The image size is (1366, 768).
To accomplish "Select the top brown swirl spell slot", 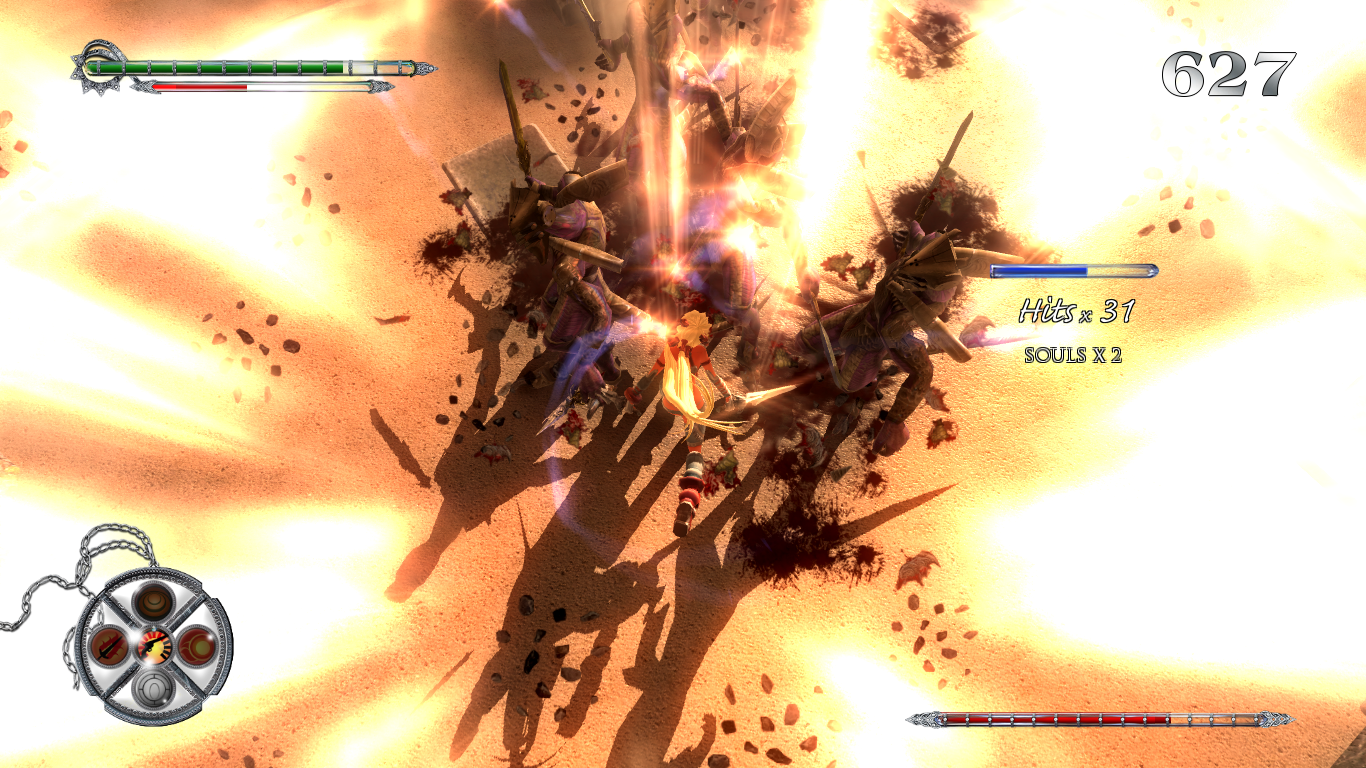I will tap(155, 602).
